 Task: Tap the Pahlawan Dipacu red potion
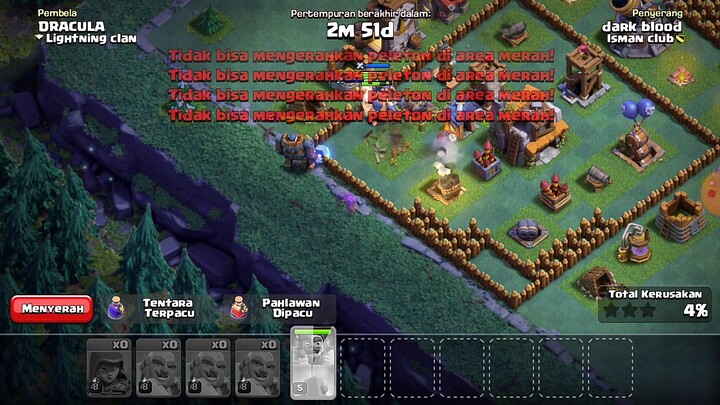click(239, 307)
